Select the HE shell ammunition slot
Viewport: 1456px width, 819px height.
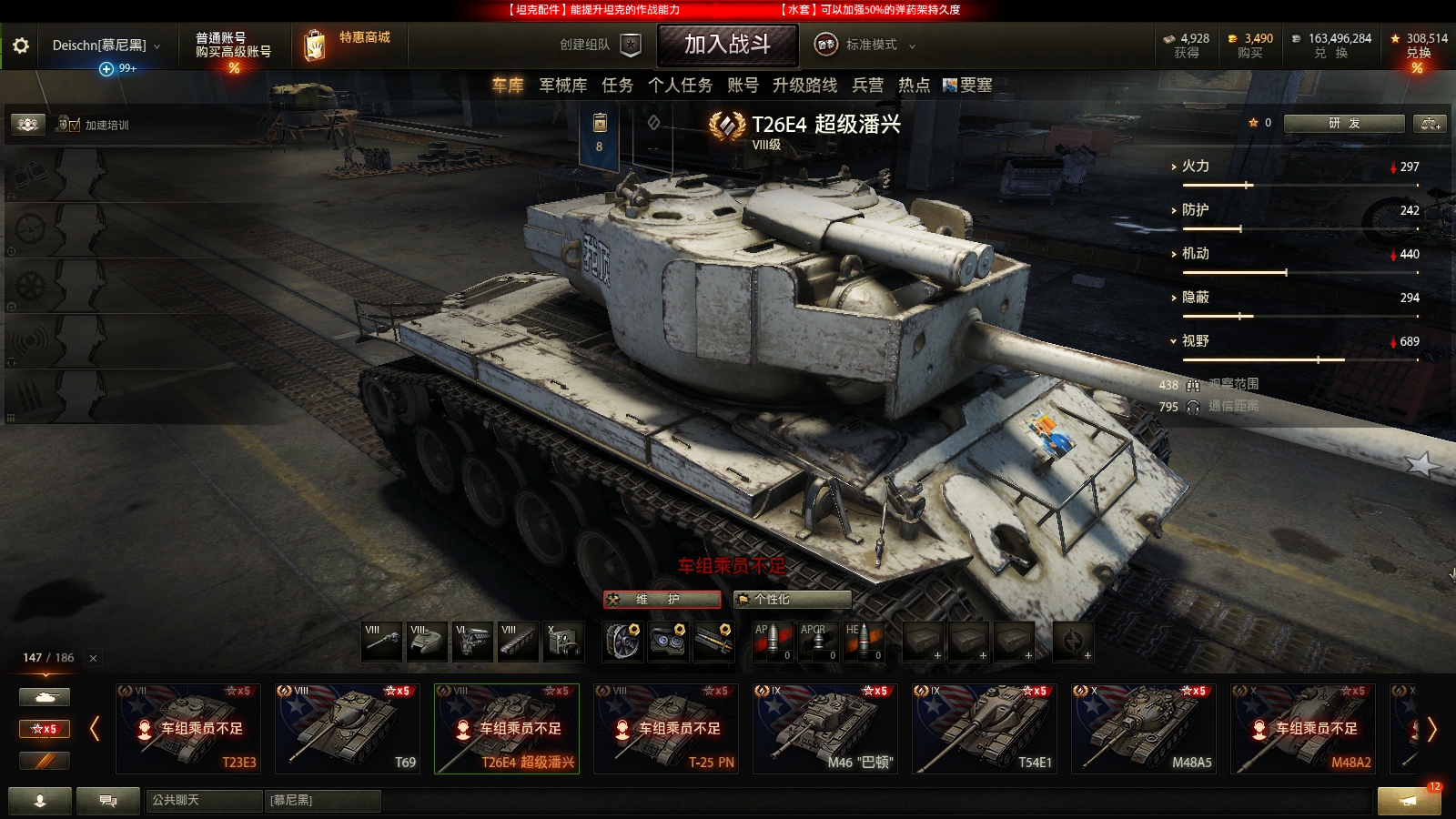[x=863, y=642]
